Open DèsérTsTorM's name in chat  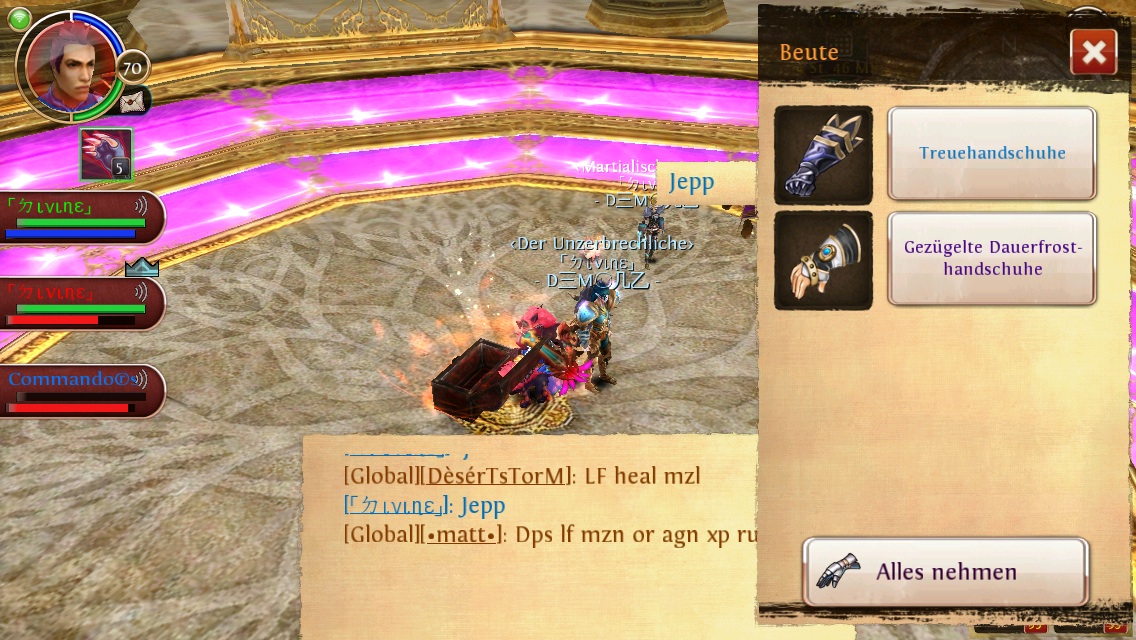498,476
